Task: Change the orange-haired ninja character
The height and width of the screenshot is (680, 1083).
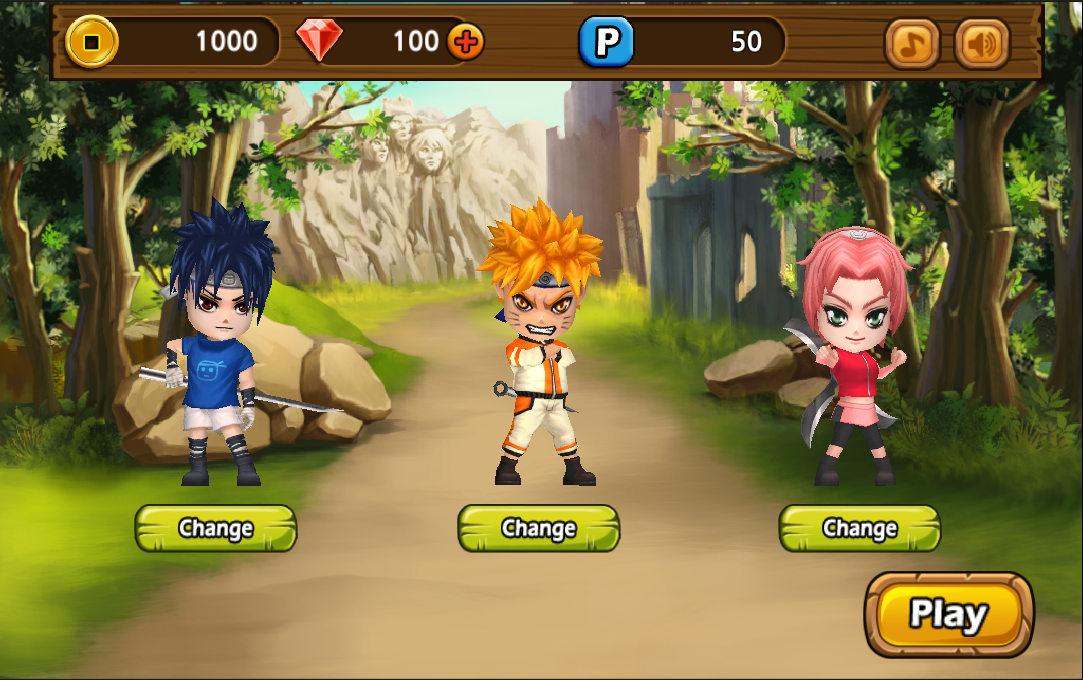Action: click(x=539, y=528)
